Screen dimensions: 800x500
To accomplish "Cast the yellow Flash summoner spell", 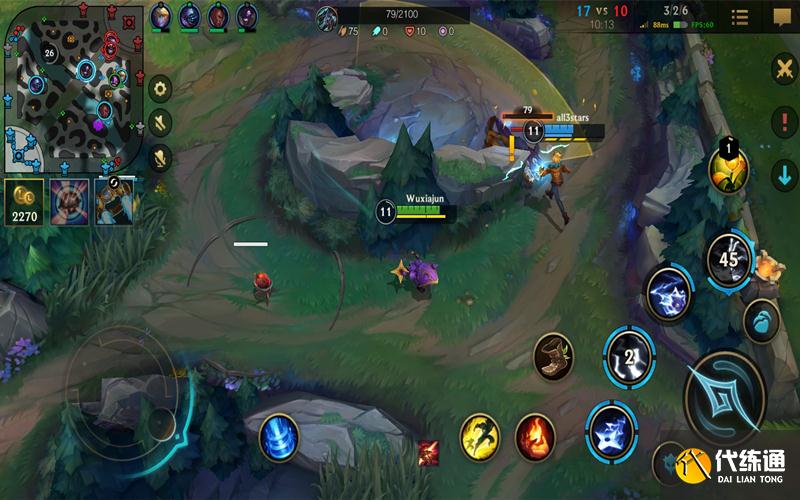I will (479, 438).
